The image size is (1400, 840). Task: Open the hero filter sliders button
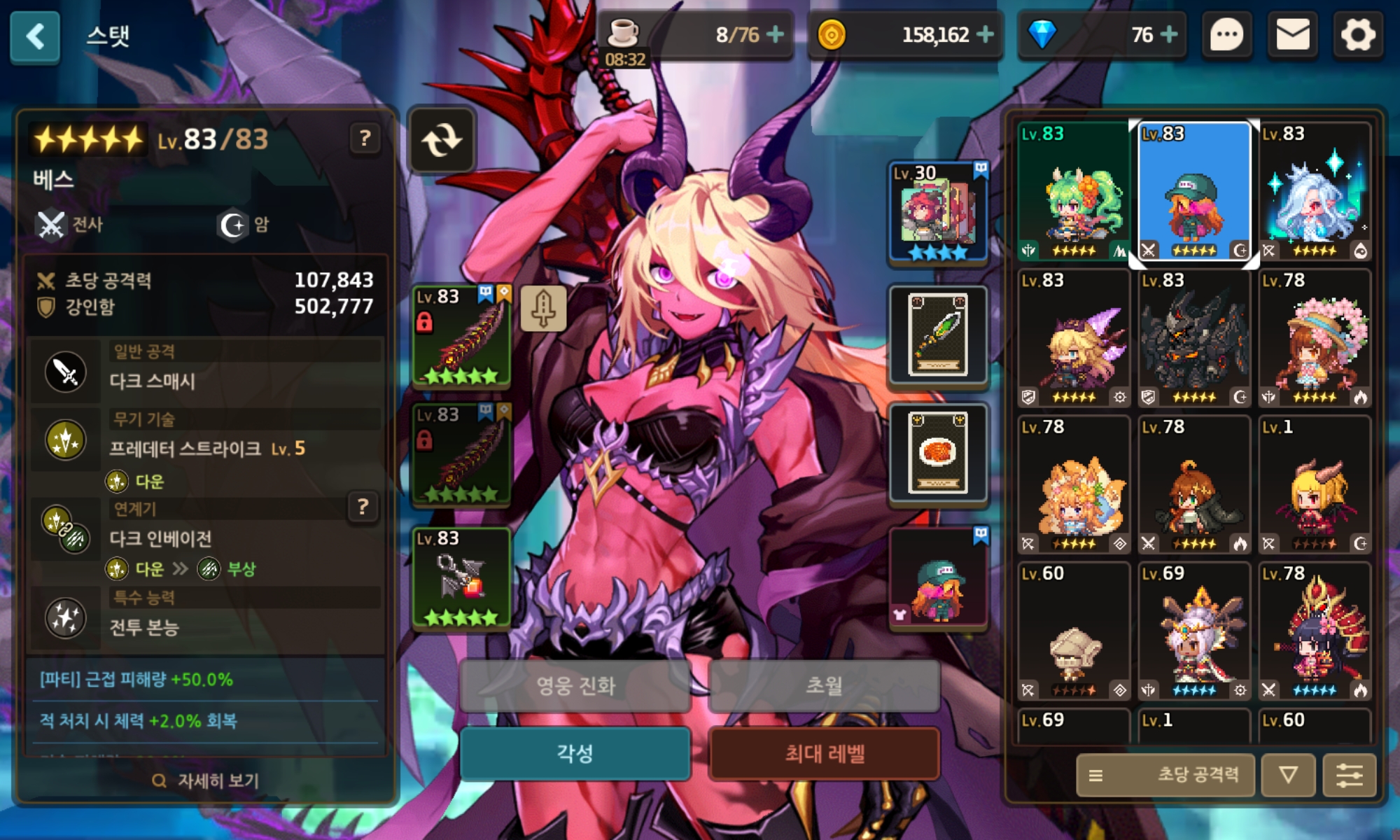(1349, 775)
